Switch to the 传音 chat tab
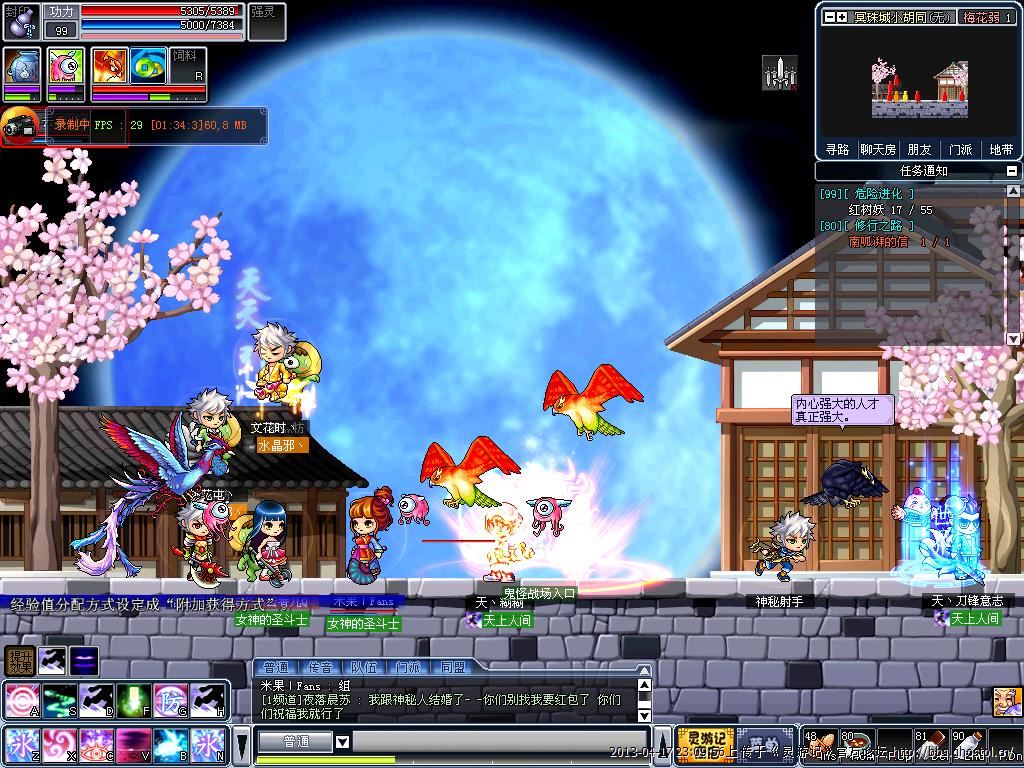 point(319,667)
